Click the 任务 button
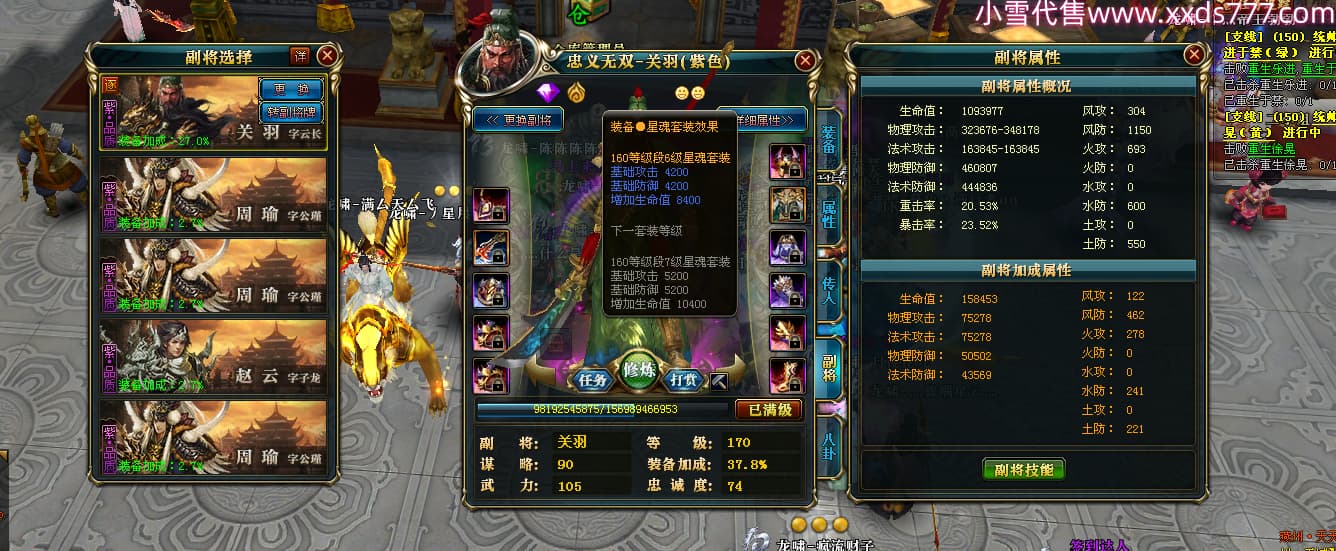The width and height of the screenshot is (1336, 551). pyautogui.click(x=592, y=380)
